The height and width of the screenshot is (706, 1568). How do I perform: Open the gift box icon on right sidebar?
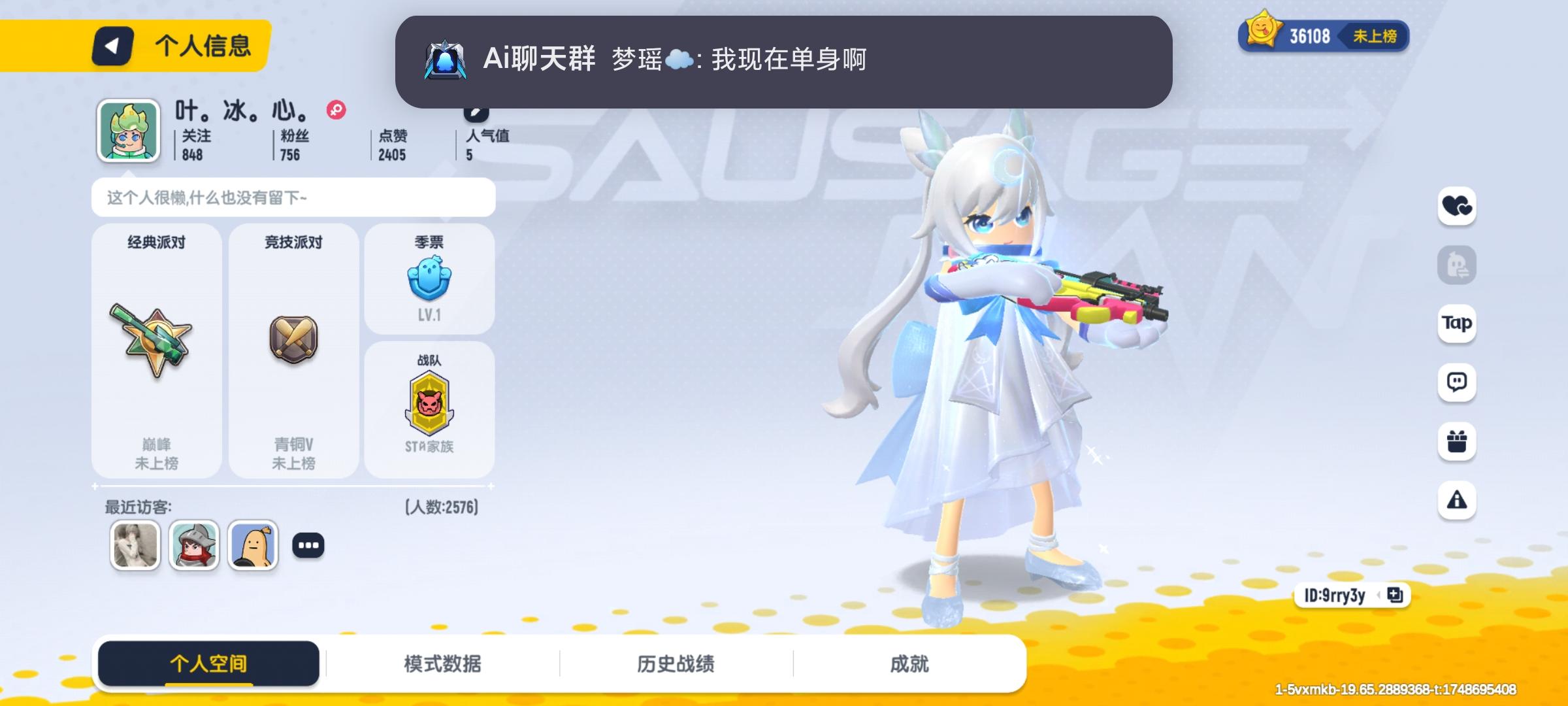(x=1458, y=441)
